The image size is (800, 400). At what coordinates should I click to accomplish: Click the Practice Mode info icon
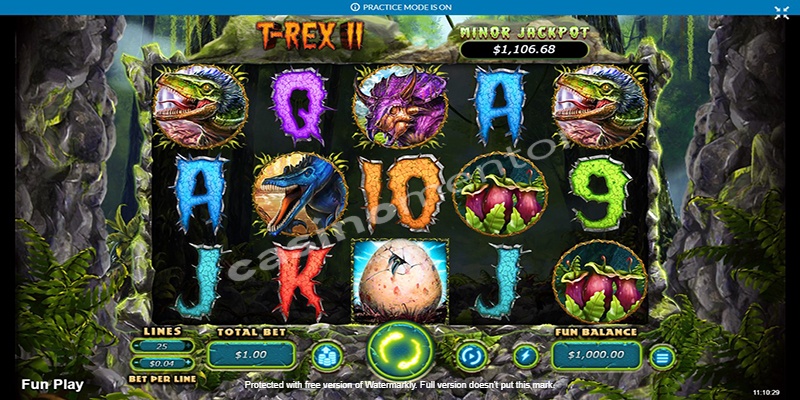(354, 7)
